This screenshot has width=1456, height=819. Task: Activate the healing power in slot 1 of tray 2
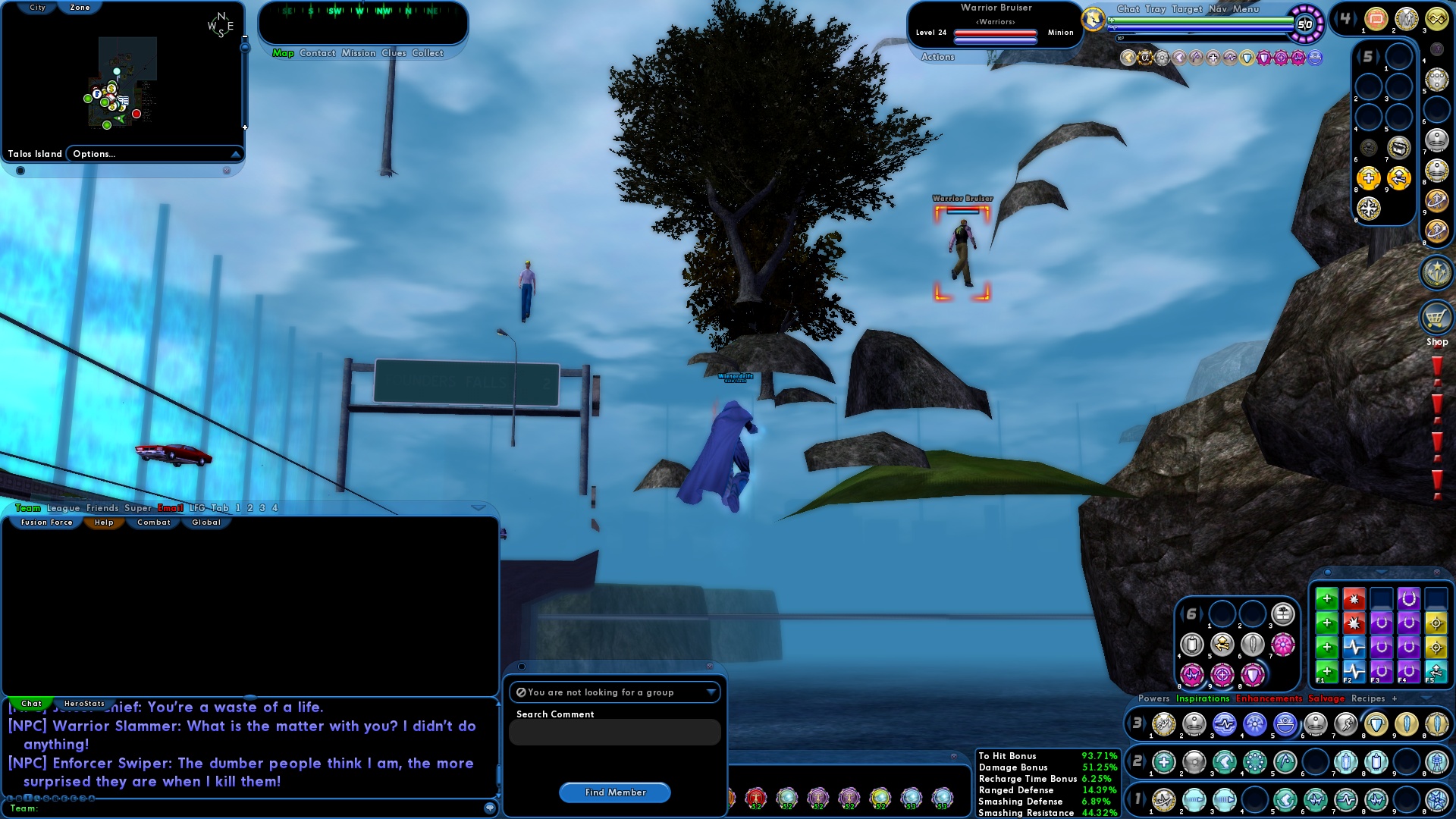[1163, 761]
